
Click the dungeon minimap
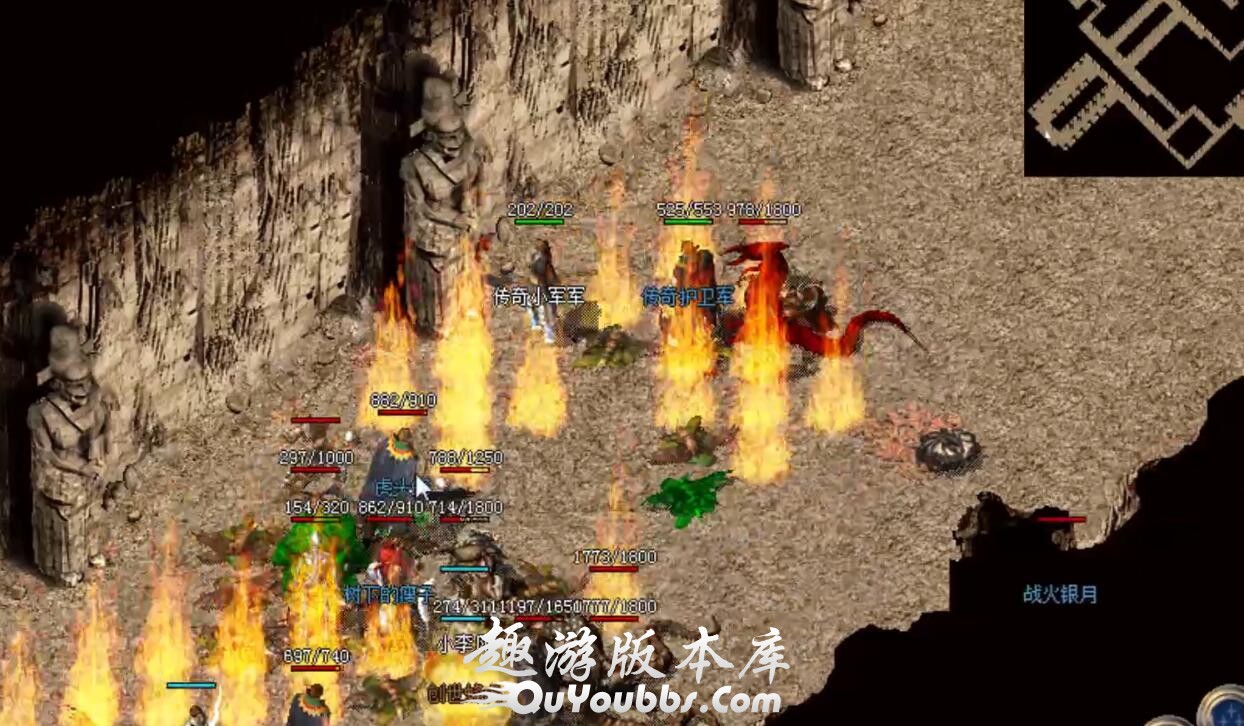[1134, 87]
